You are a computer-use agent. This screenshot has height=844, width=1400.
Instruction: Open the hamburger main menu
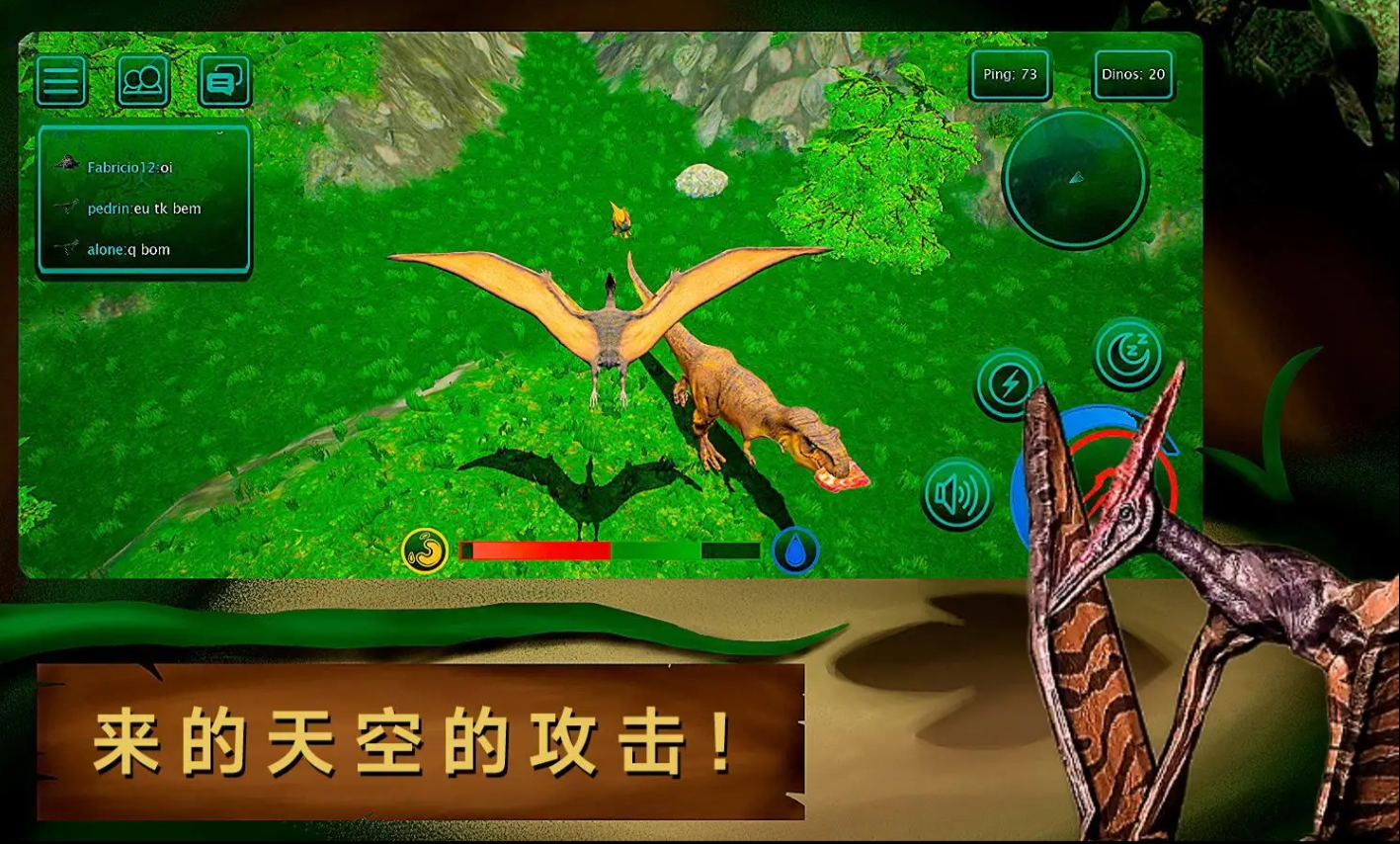pos(60,81)
